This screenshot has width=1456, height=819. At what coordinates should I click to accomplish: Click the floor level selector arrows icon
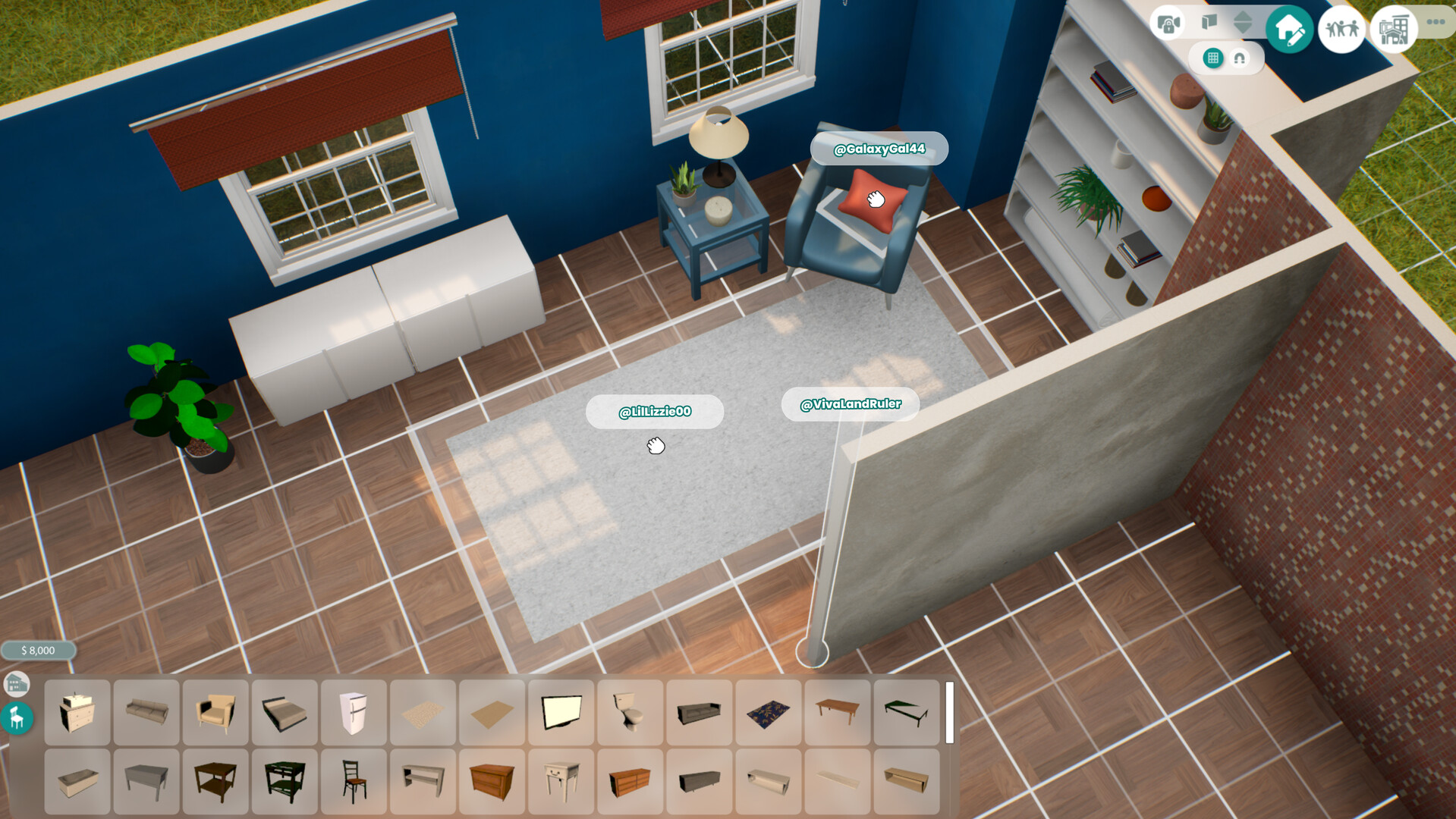point(1243,21)
